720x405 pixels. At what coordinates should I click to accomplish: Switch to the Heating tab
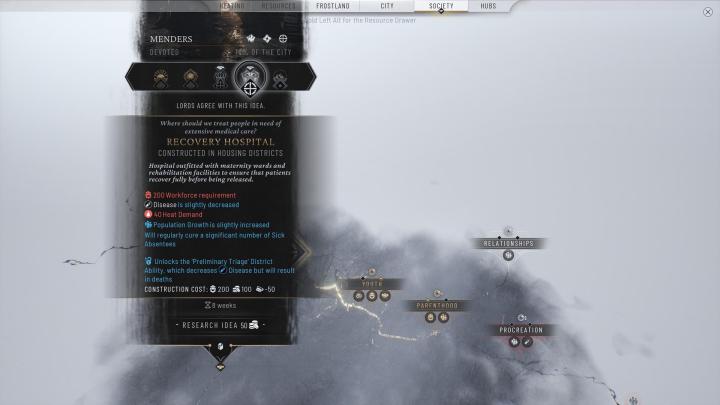(x=232, y=6)
